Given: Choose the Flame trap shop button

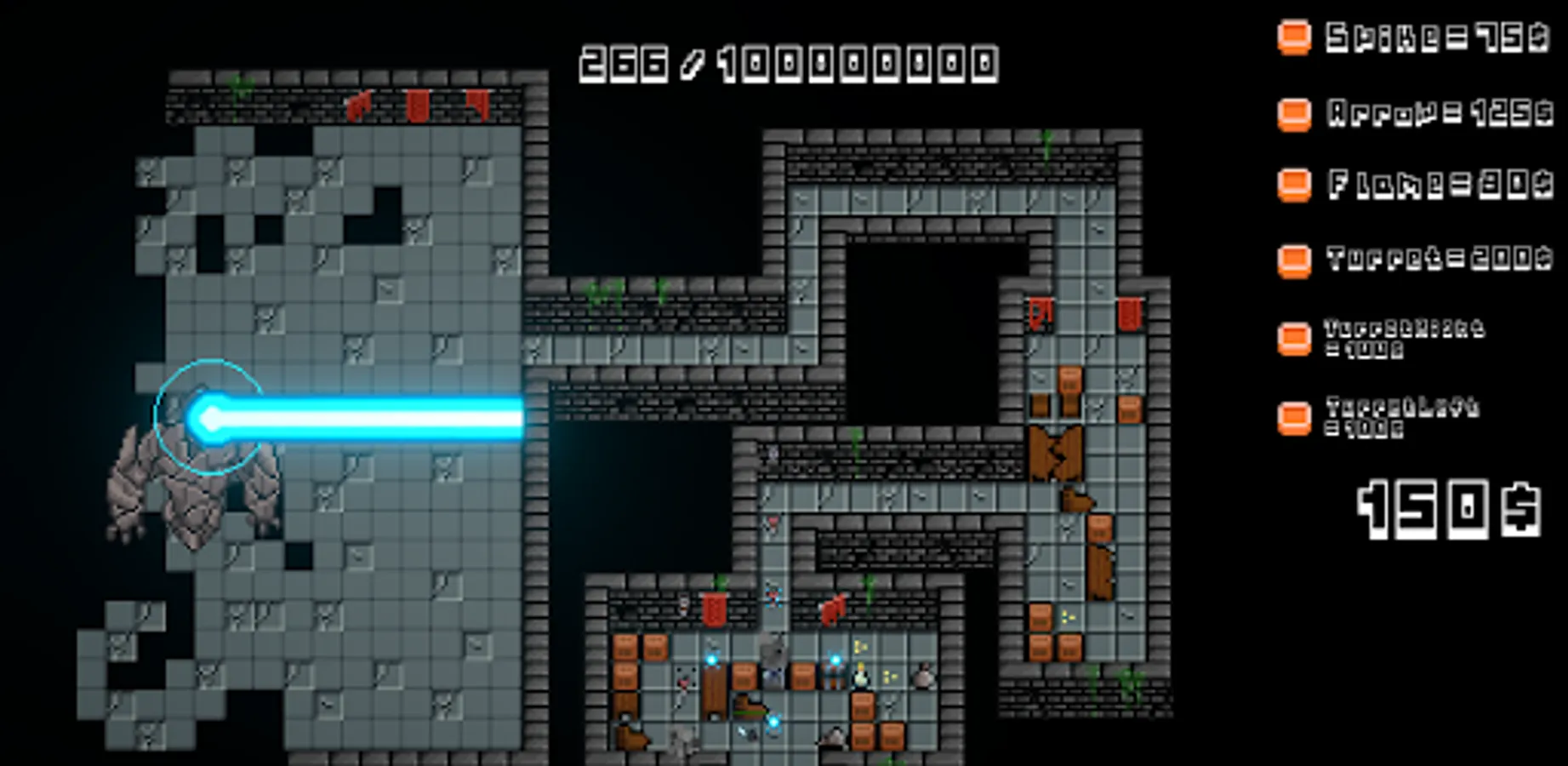Looking at the screenshot, I should 1294,185.
